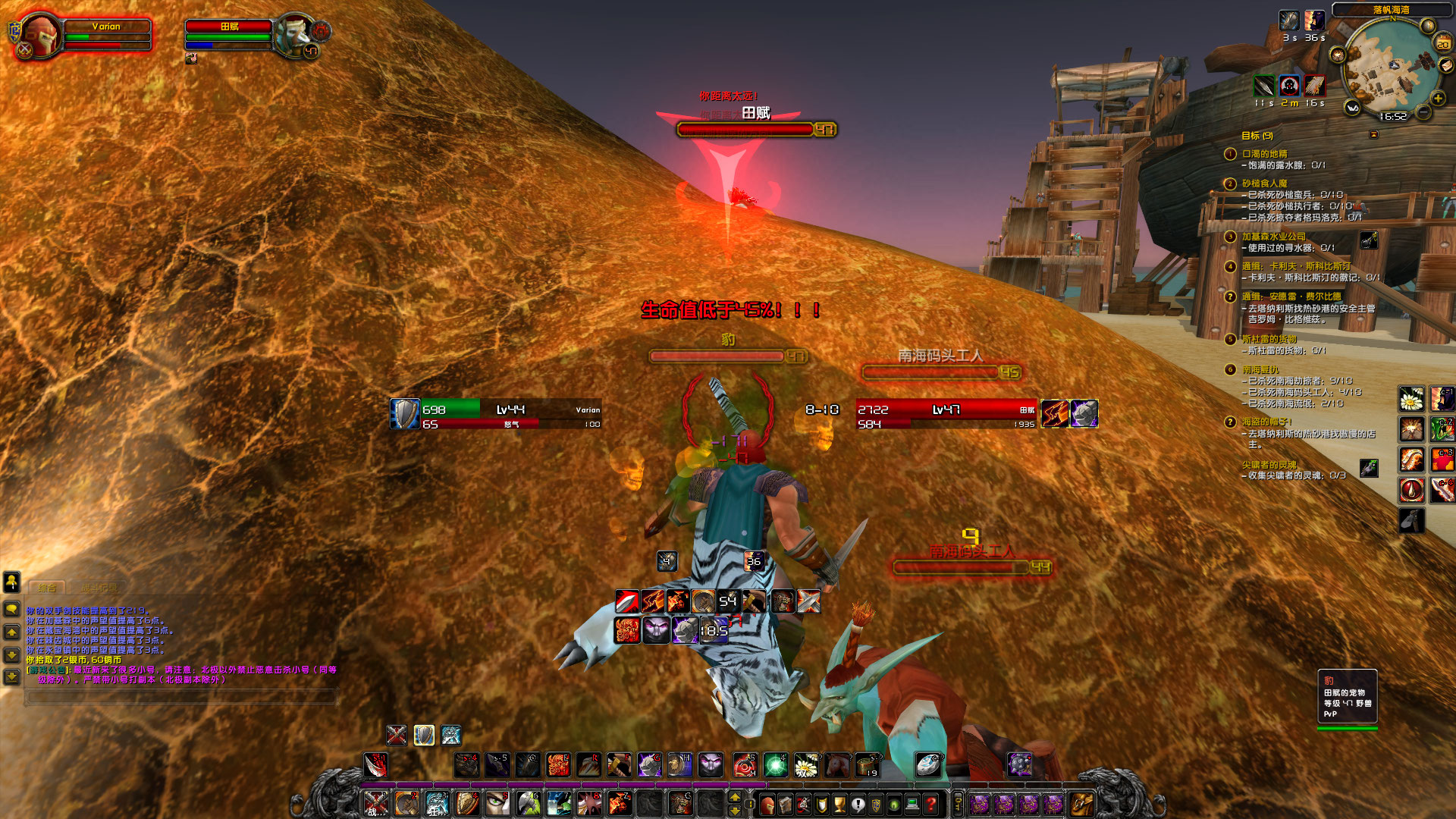Switch to the 战斗伦理 chat tab
This screenshot has width=1456, height=819.
[99, 587]
